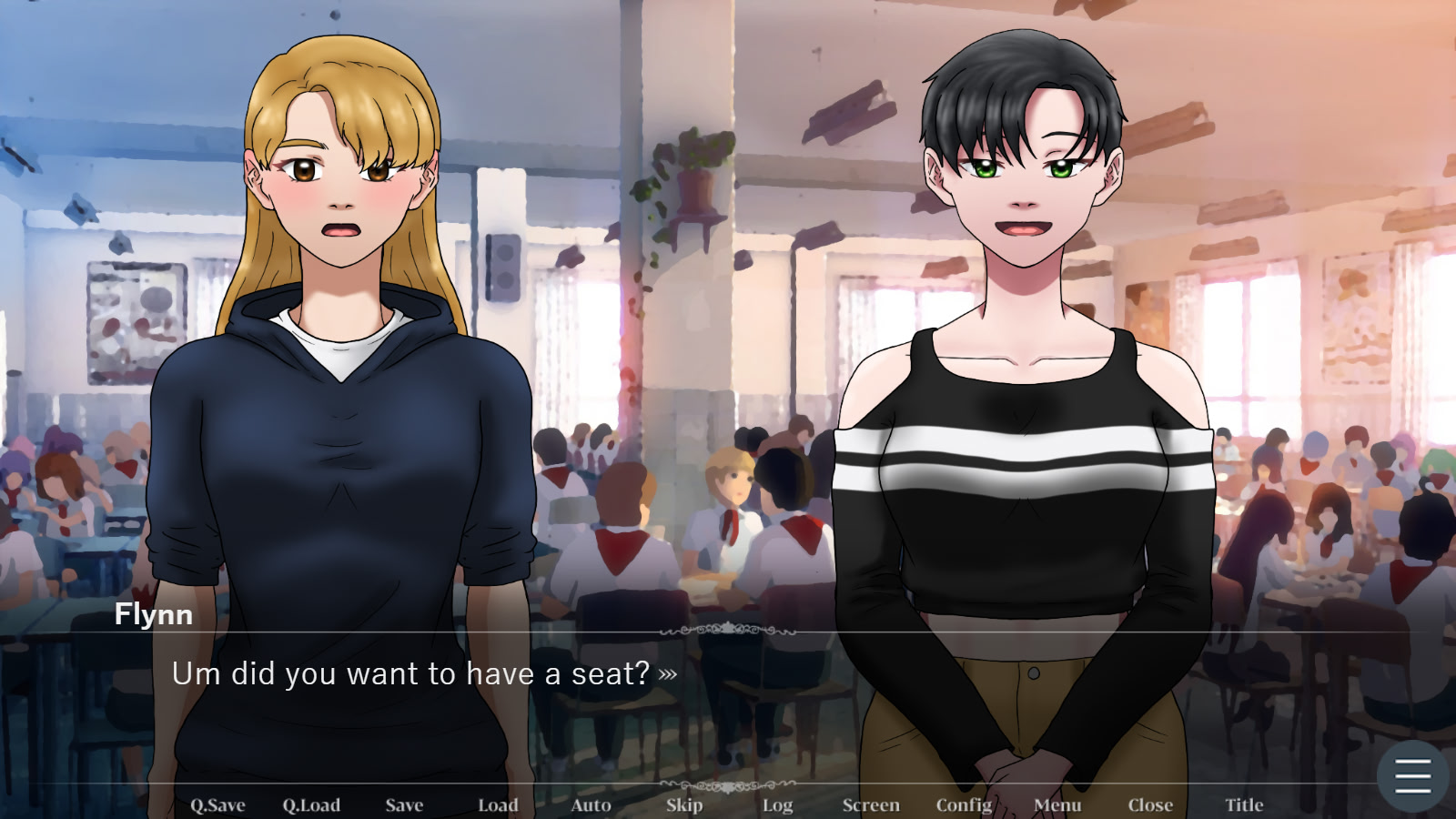1456x819 pixels.
Task: Enable Auto-forward mode
Action: click(x=591, y=804)
